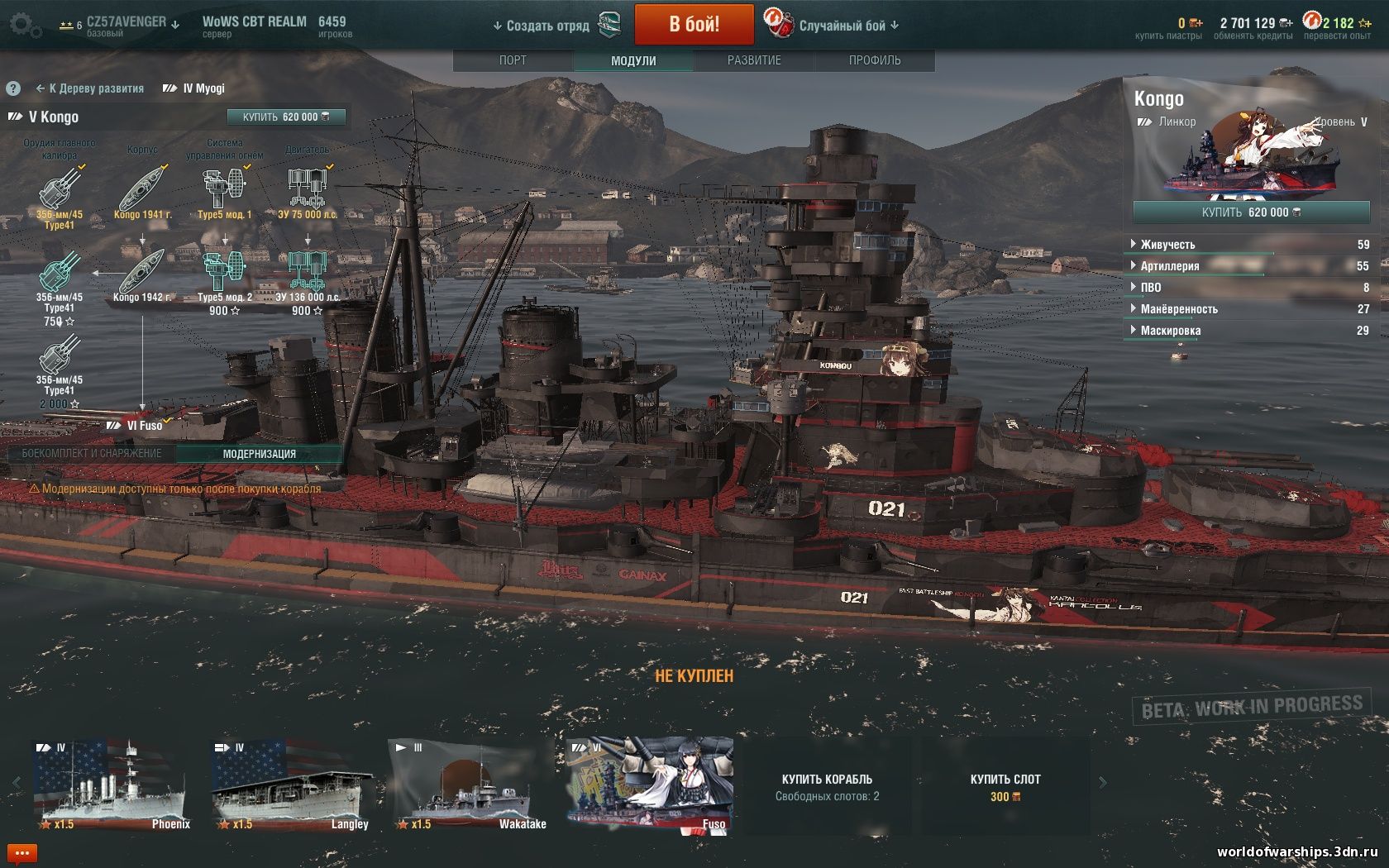Click the Случайный бой battle type icon
Viewport: 1389px width, 868px height.
(778, 25)
